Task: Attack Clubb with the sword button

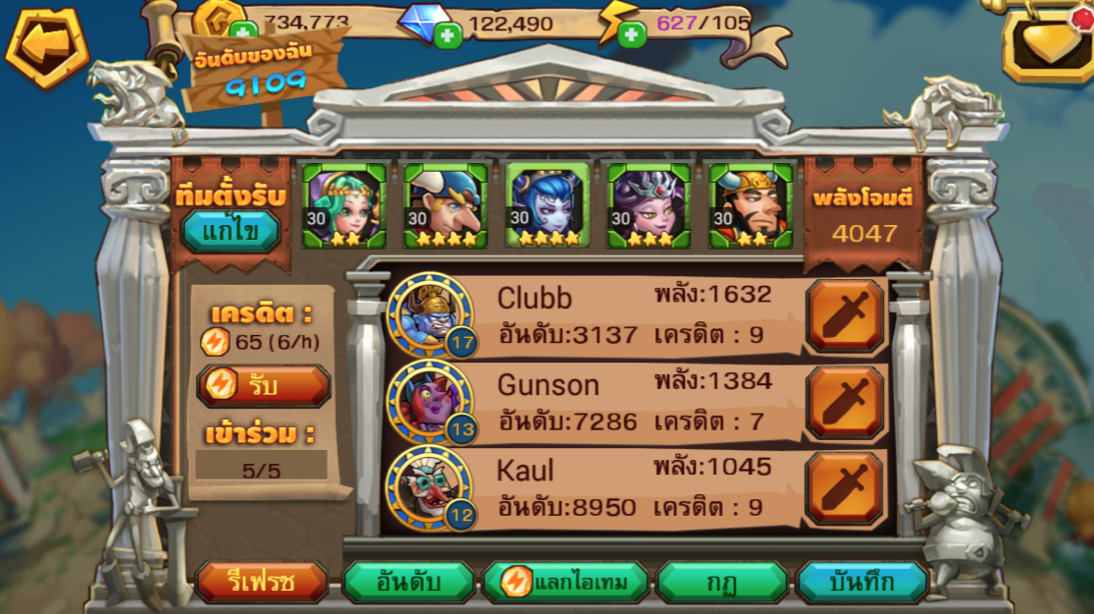Action: pyautogui.click(x=846, y=316)
